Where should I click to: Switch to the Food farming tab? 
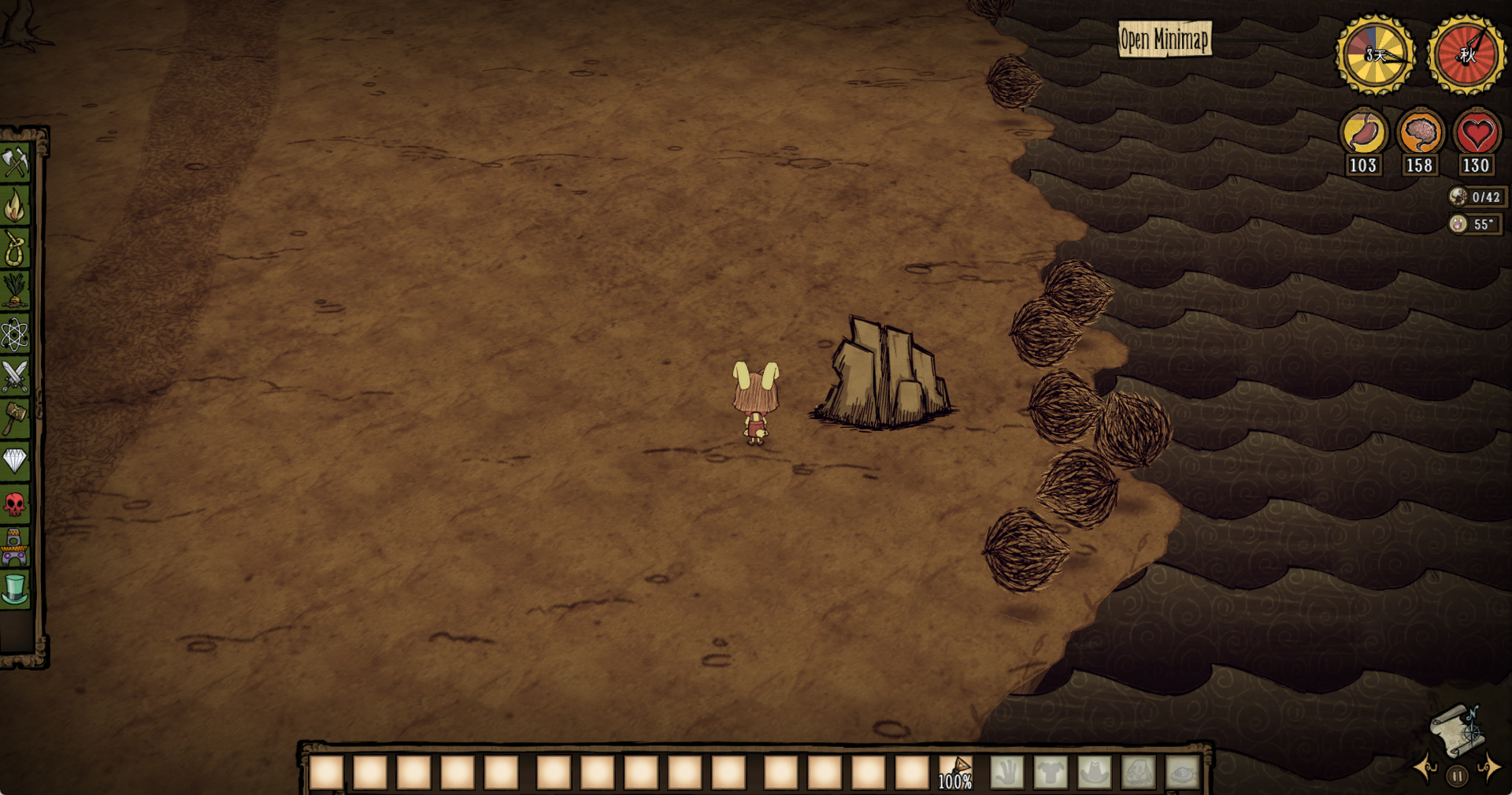coord(15,291)
